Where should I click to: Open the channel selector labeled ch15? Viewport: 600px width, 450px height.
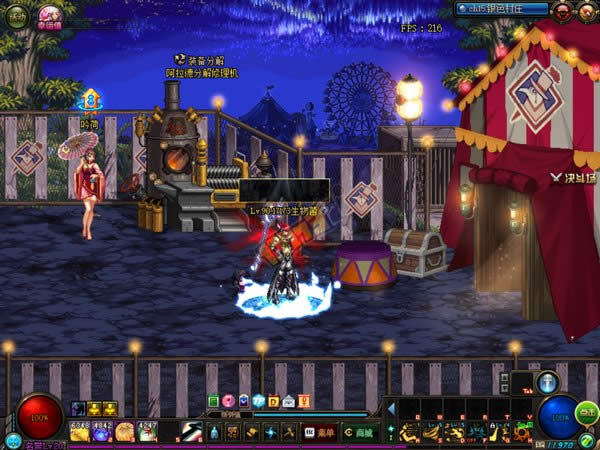pos(501,9)
